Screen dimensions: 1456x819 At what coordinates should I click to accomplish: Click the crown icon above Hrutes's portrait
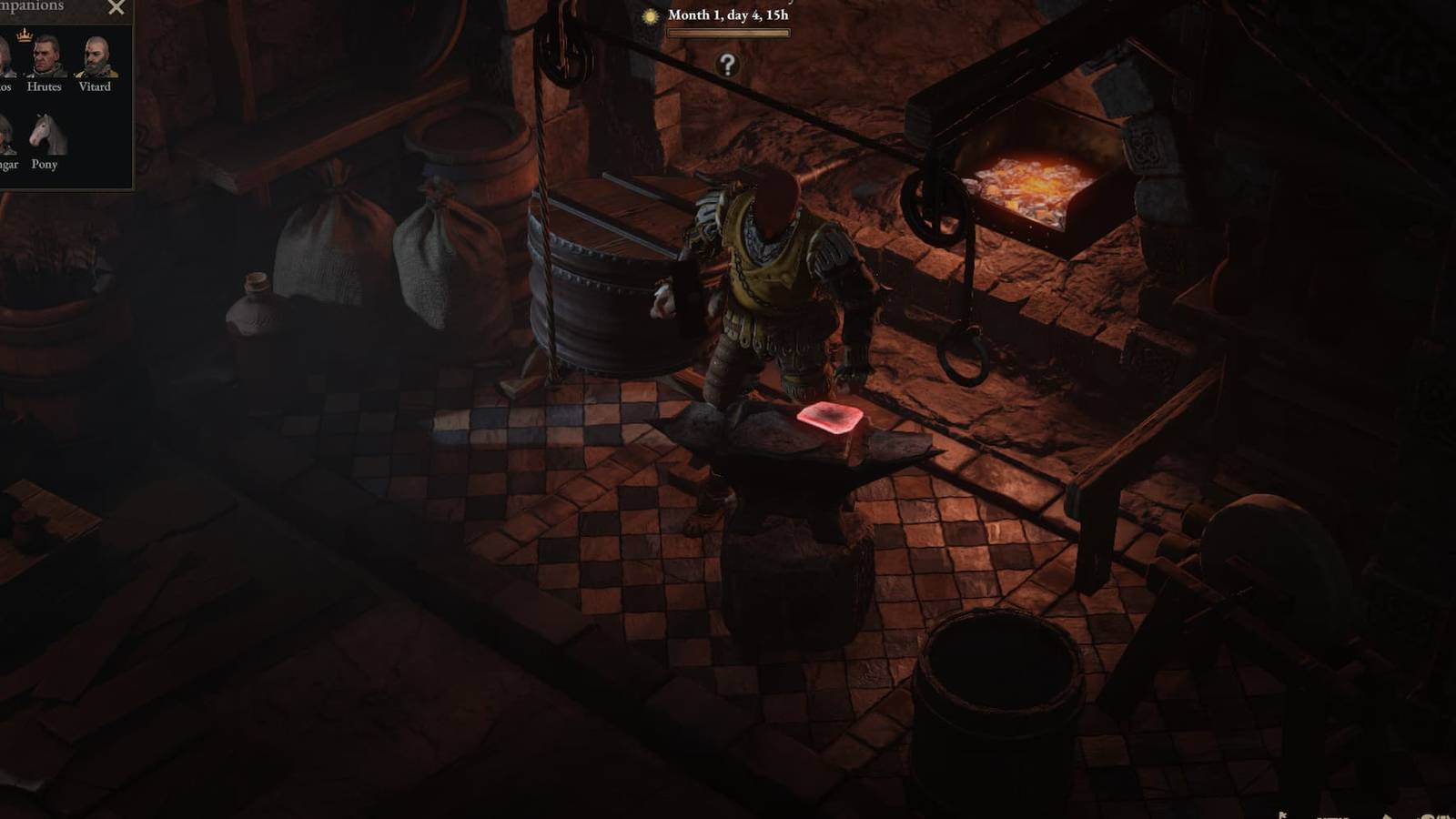tap(25, 35)
